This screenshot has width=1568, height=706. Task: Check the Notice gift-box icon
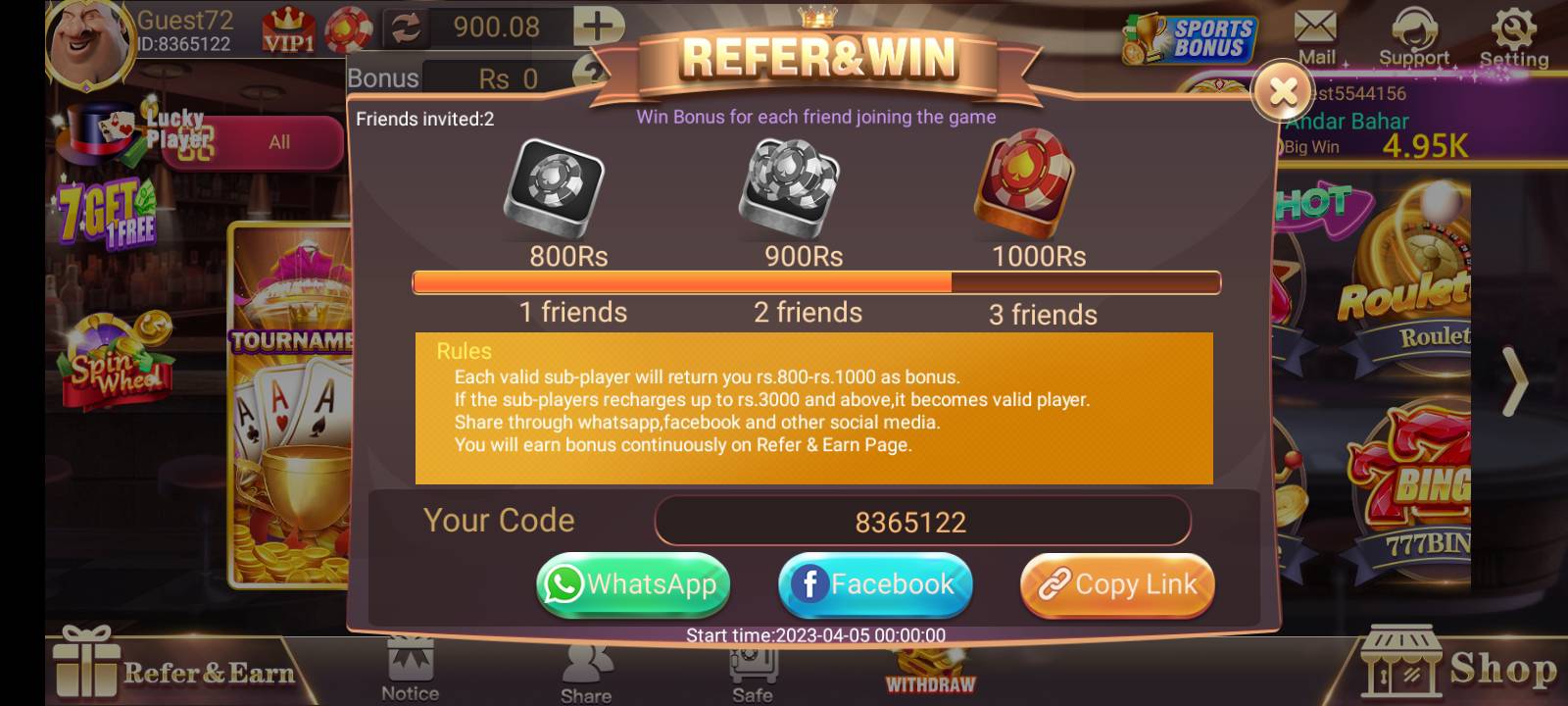(410, 667)
